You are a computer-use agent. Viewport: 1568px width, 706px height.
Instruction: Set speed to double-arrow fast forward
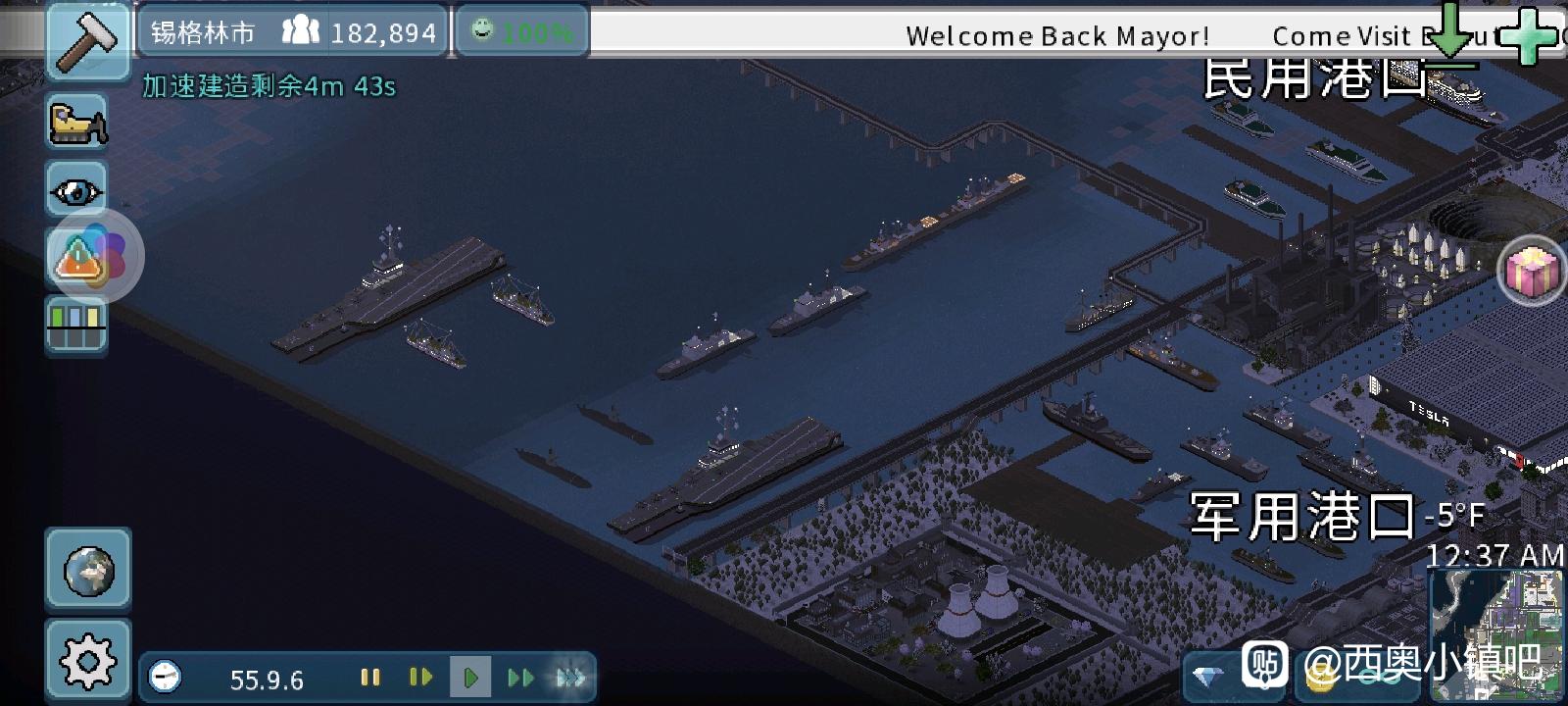[x=520, y=678]
